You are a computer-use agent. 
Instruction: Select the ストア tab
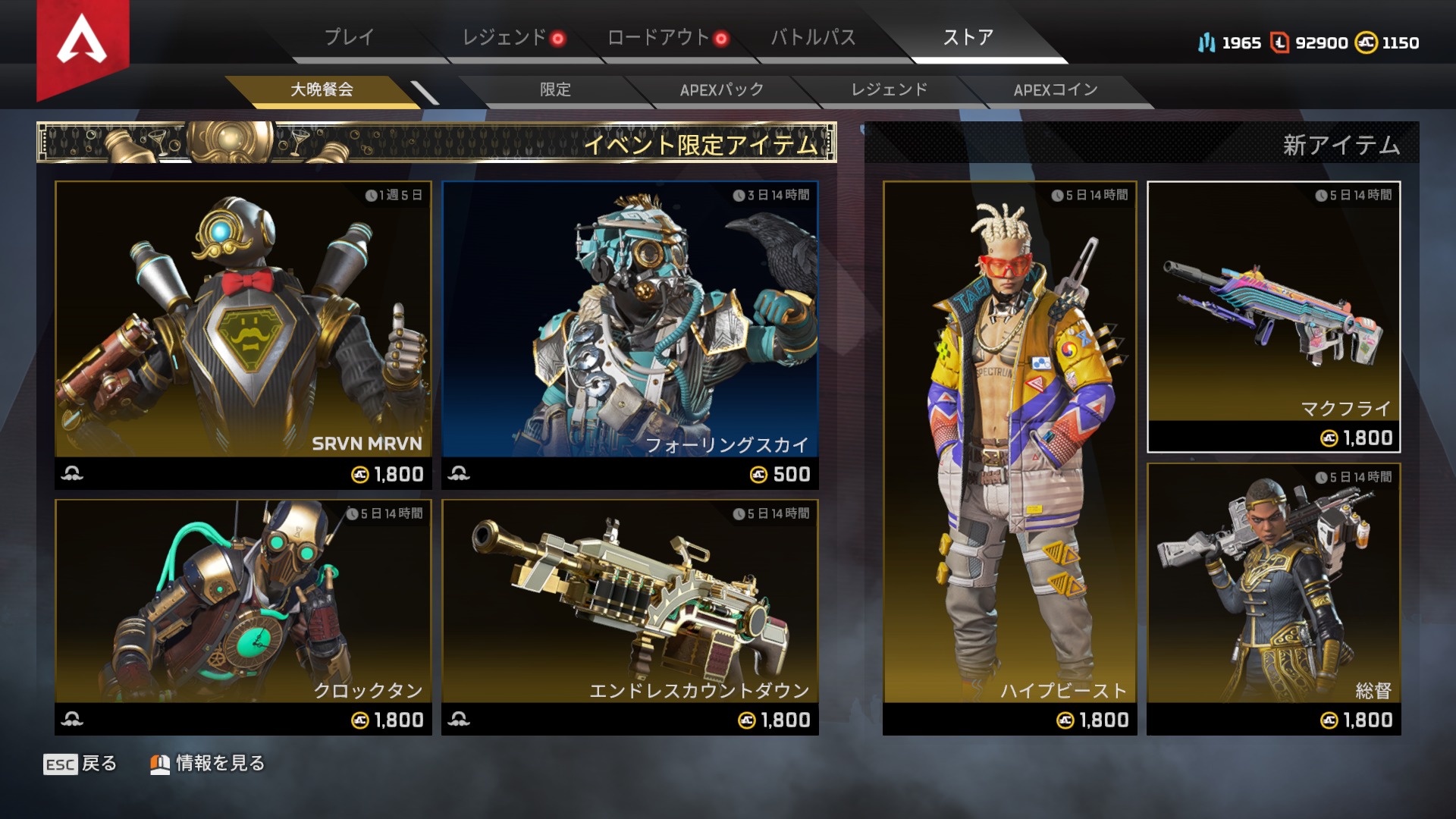pos(968,37)
